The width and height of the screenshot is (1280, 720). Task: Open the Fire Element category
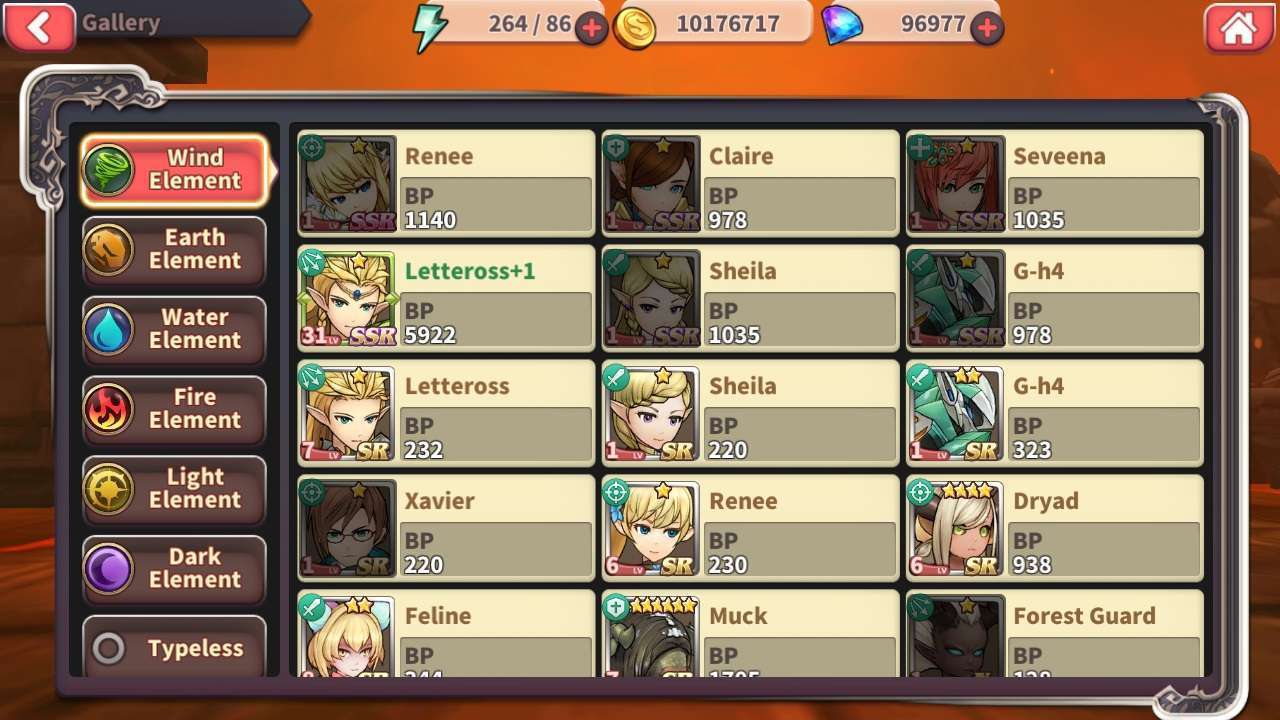point(174,409)
